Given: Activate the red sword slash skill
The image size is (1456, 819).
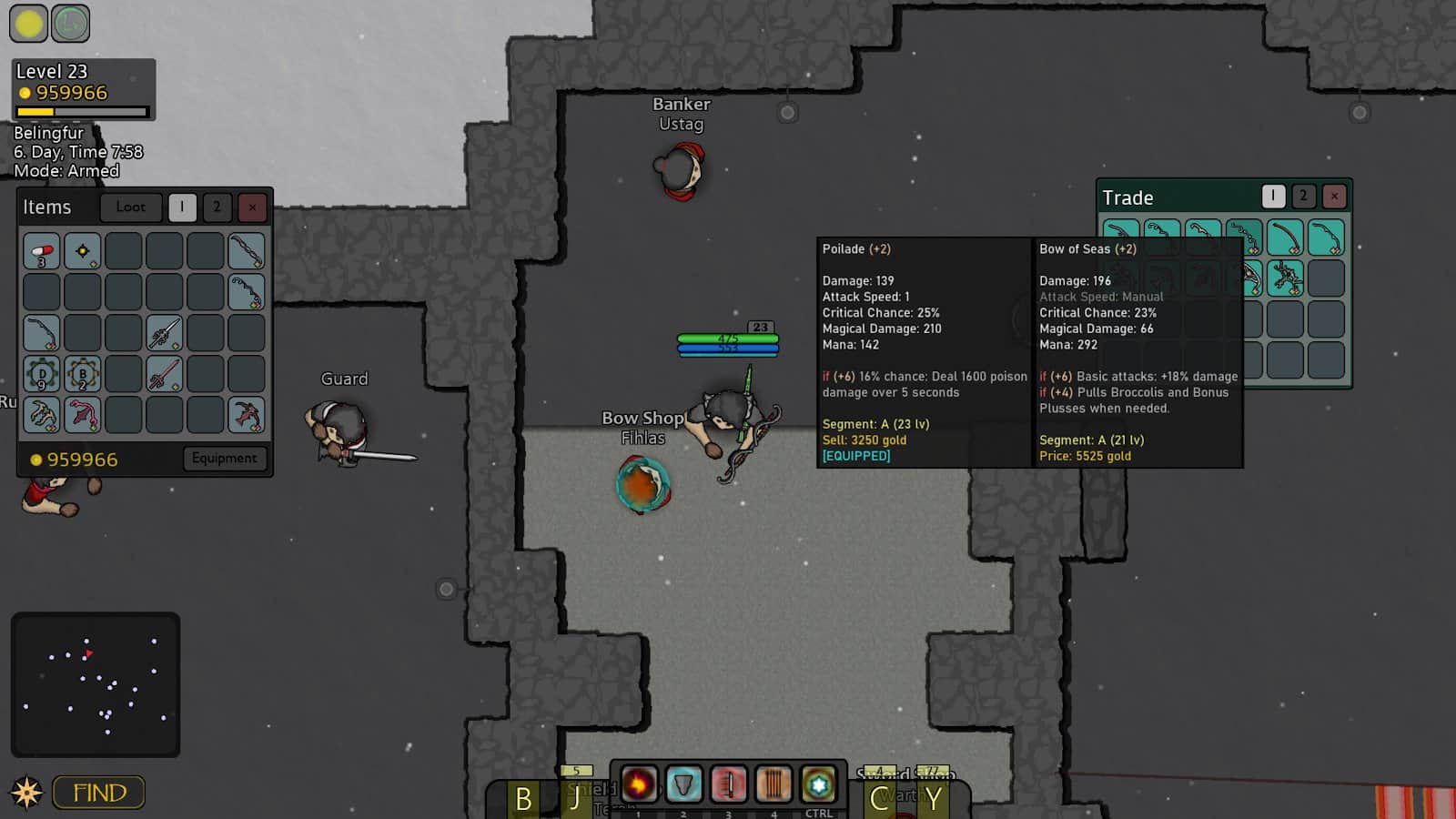Looking at the screenshot, I should click(728, 784).
